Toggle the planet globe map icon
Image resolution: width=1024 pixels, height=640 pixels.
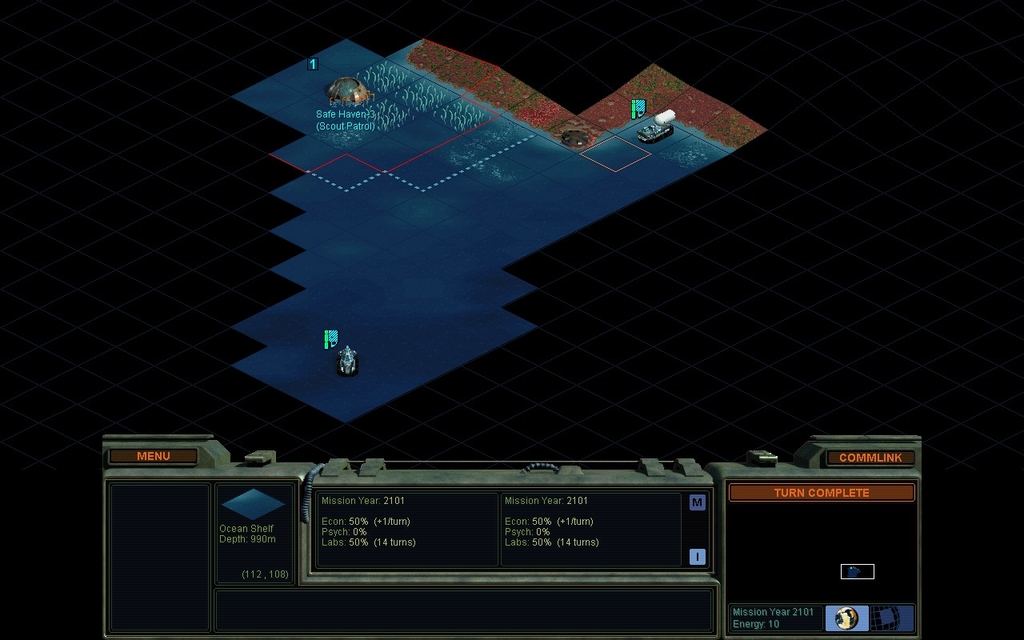pos(846,618)
